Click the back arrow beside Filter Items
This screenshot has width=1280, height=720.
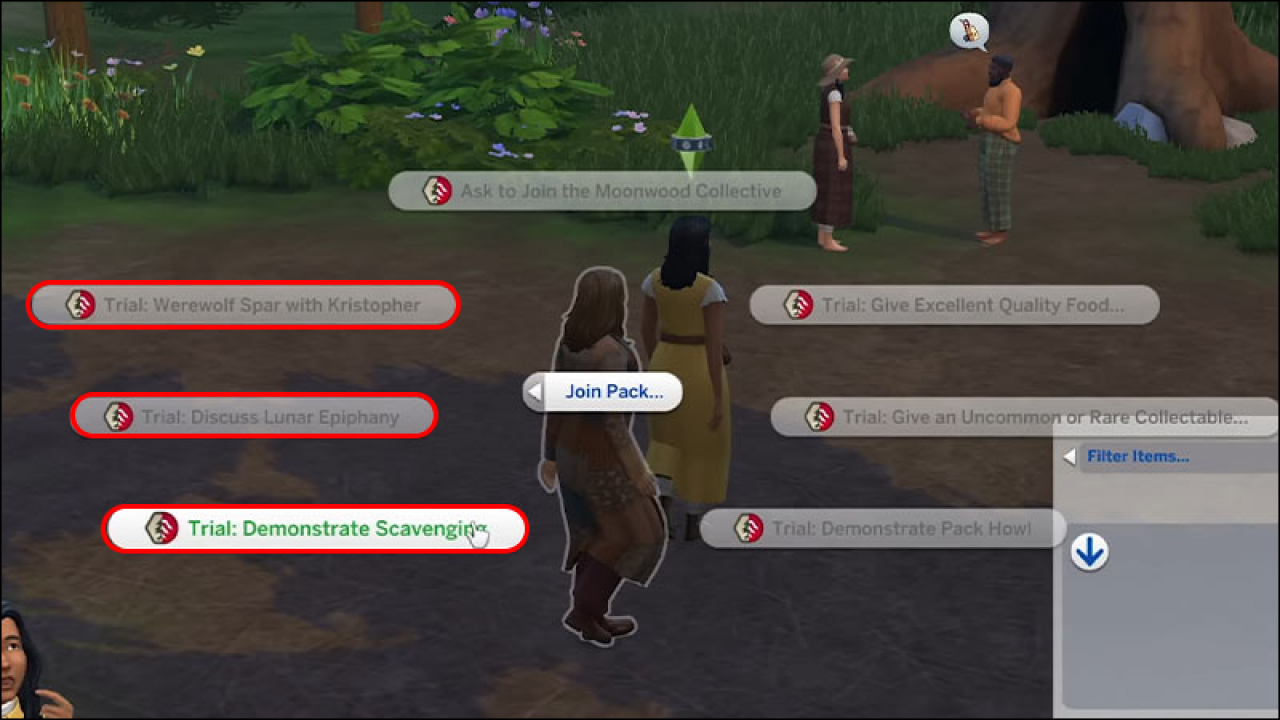click(1068, 457)
